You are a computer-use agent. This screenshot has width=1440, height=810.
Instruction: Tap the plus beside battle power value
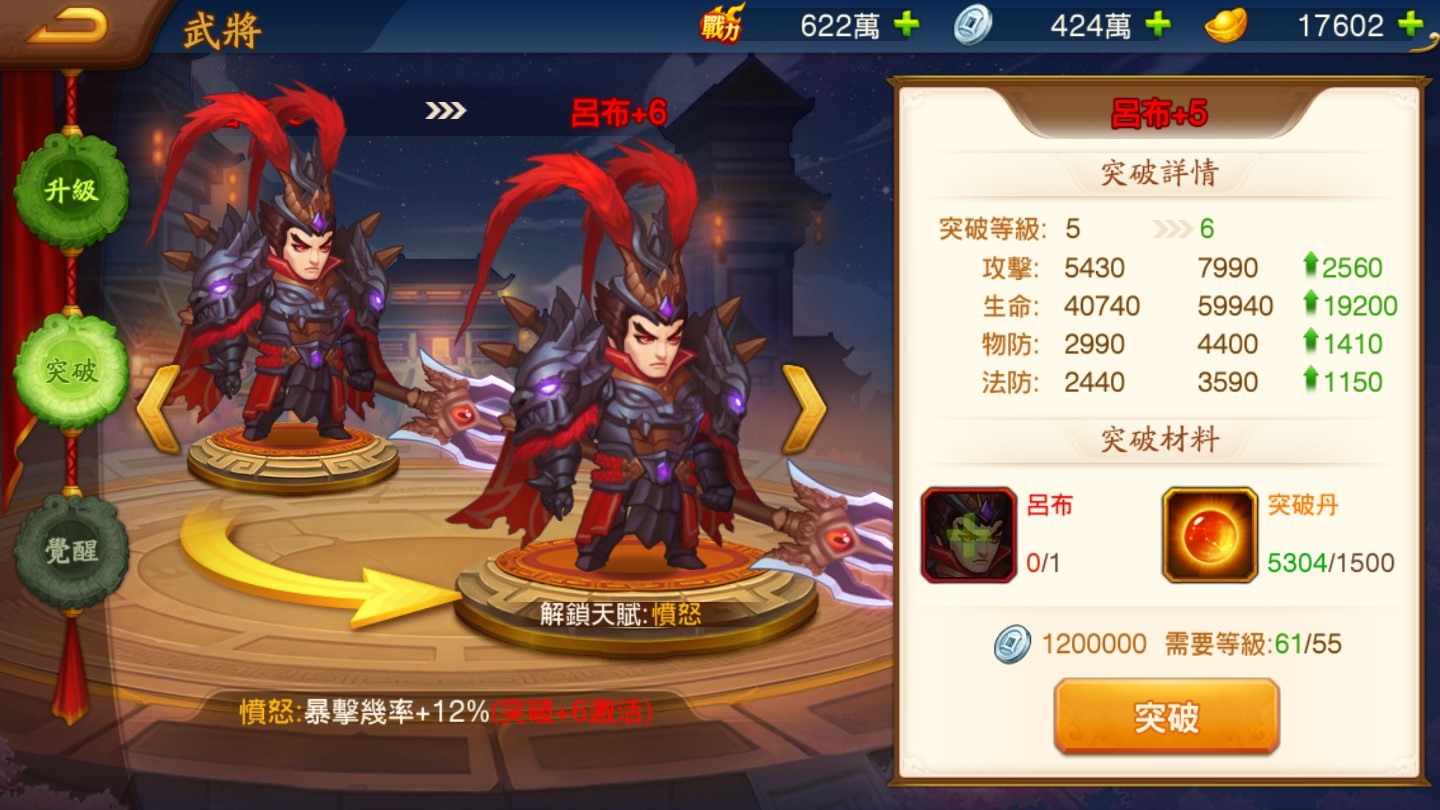[906, 25]
